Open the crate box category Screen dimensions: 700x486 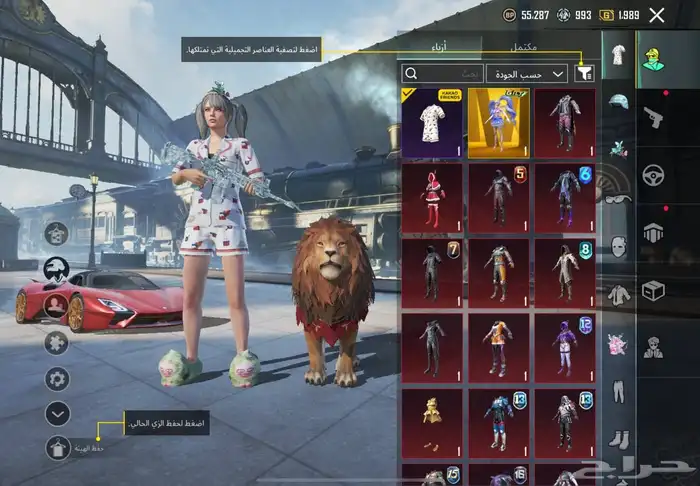coord(655,289)
